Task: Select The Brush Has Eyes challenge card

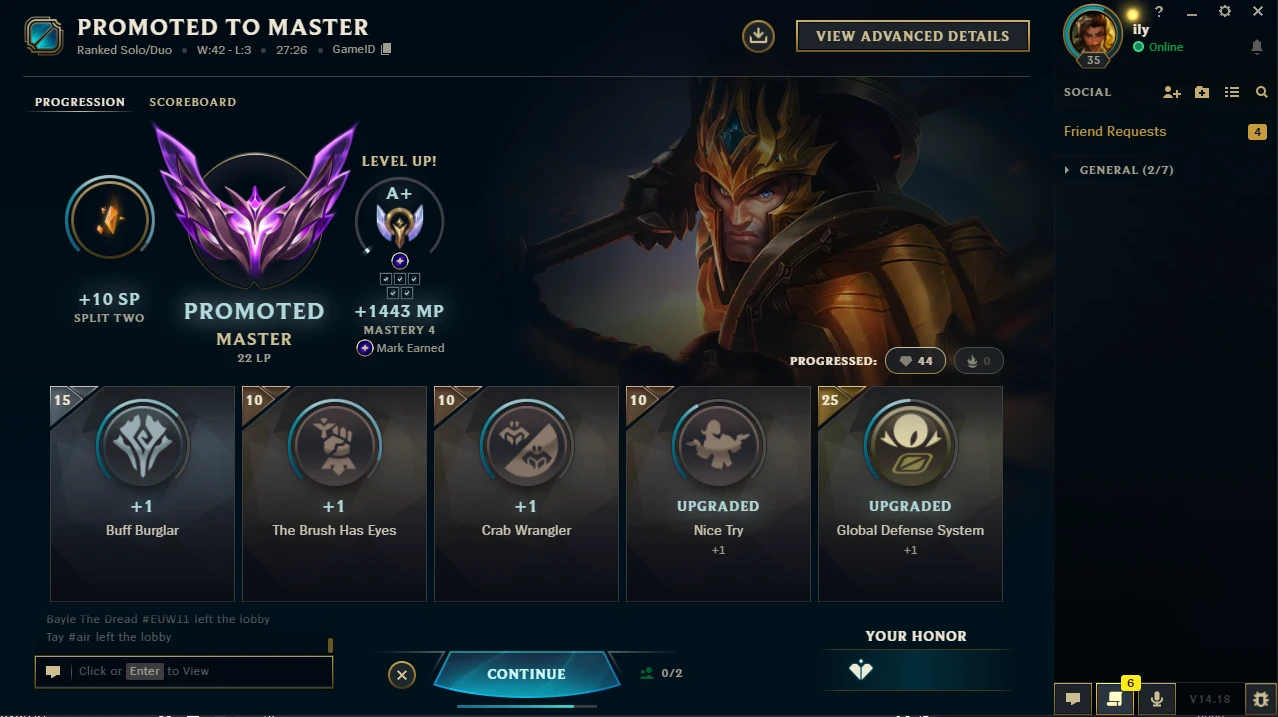Action: (x=334, y=493)
